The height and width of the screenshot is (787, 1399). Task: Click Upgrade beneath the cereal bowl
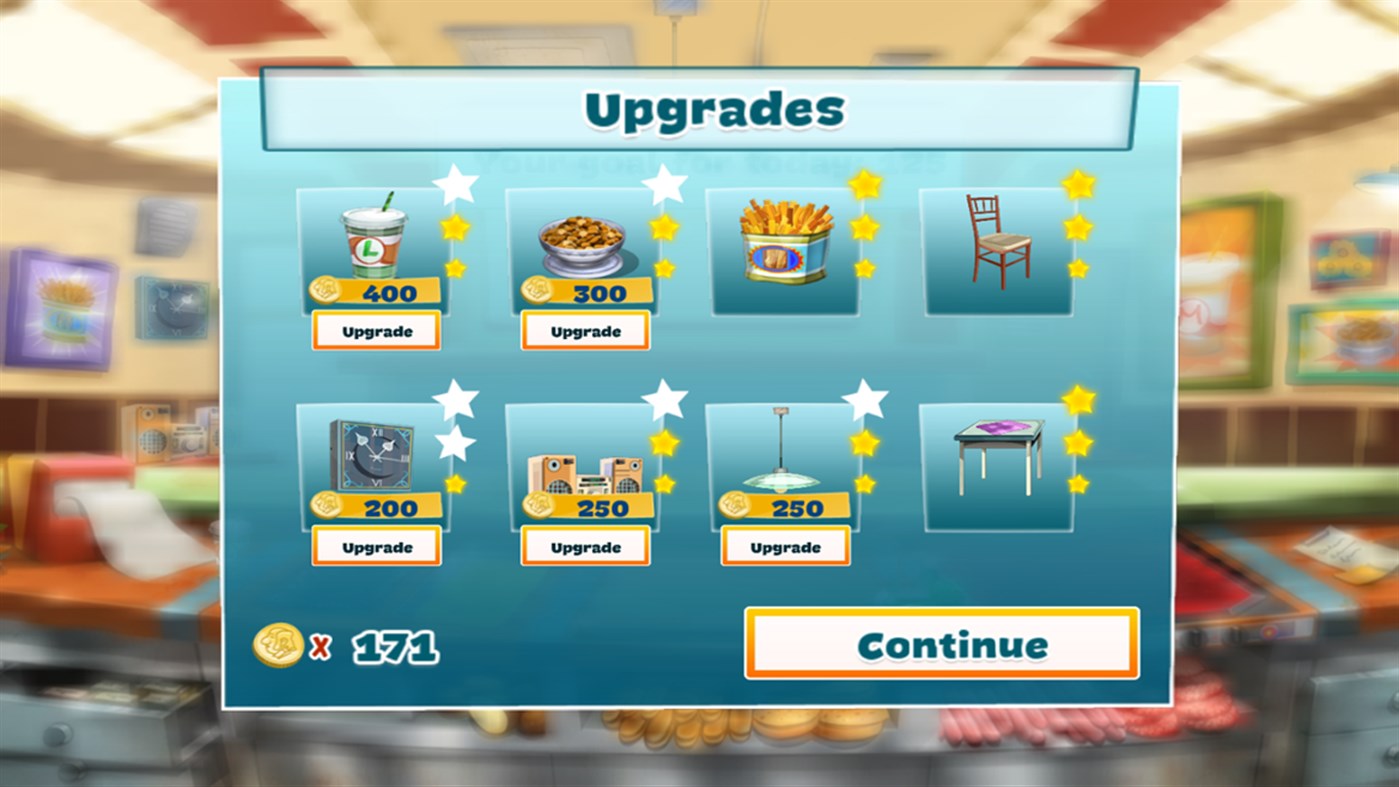click(586, 330)
